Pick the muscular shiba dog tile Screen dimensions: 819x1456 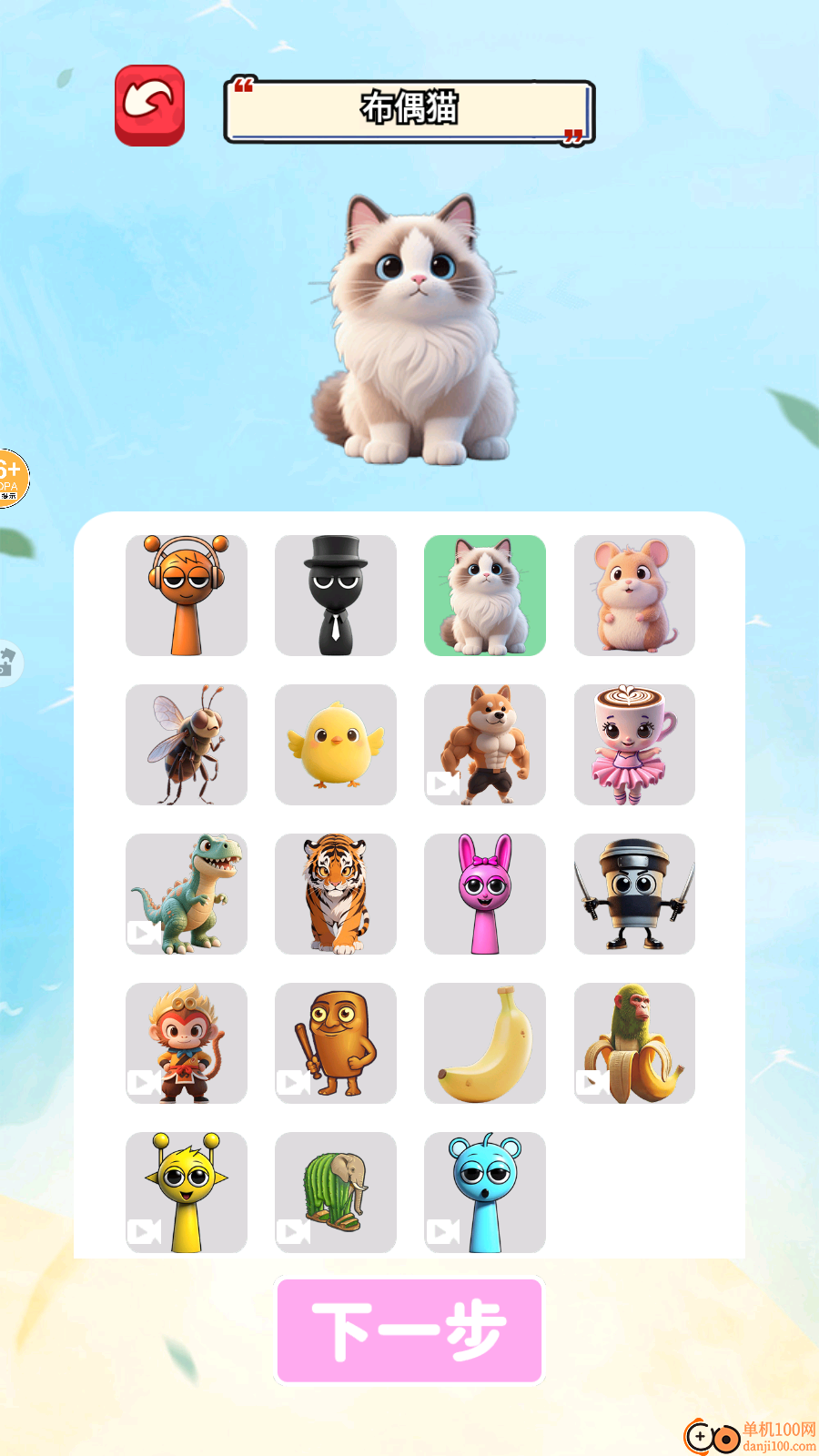pos(485,744)
